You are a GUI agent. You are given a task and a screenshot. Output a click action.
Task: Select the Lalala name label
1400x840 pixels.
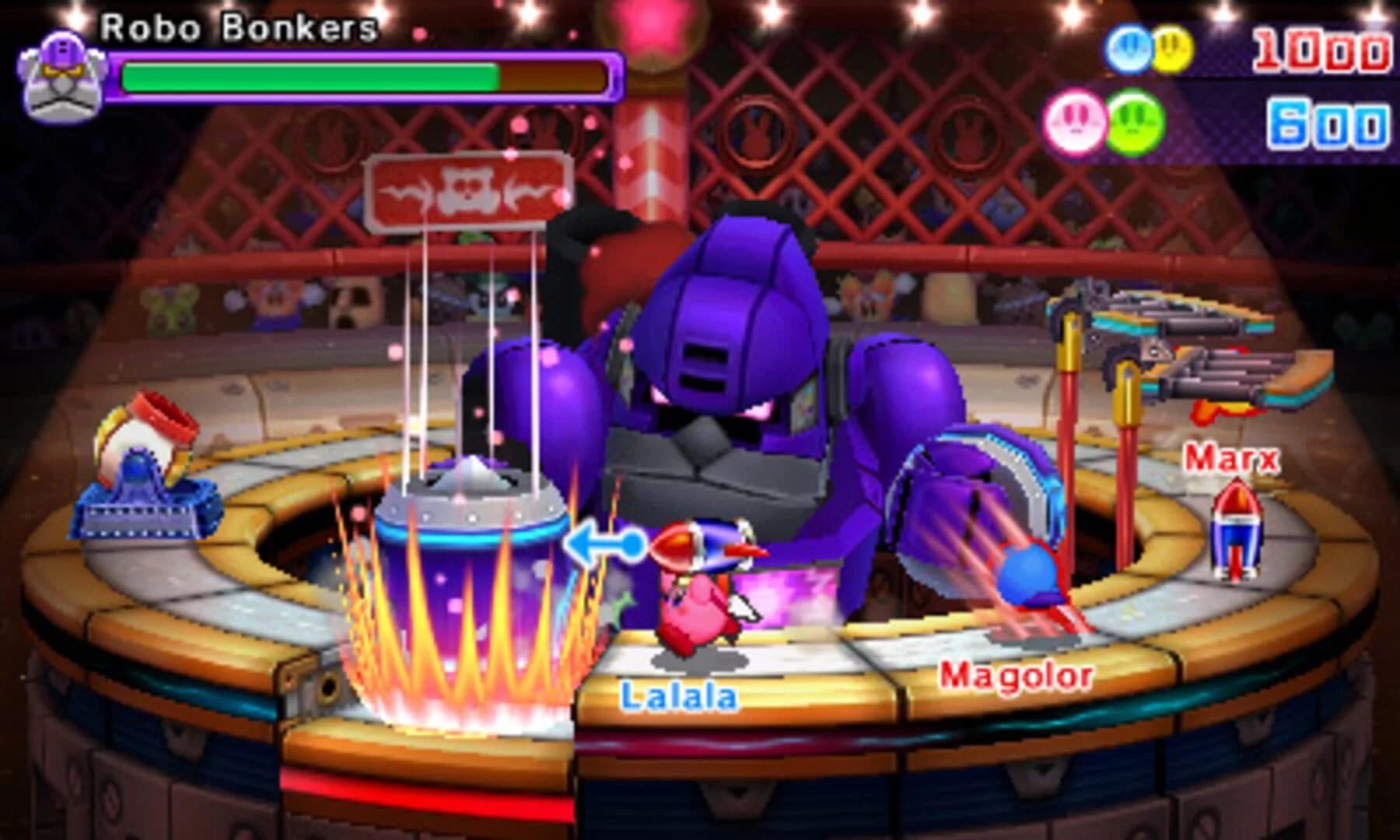tap(678, 697)
